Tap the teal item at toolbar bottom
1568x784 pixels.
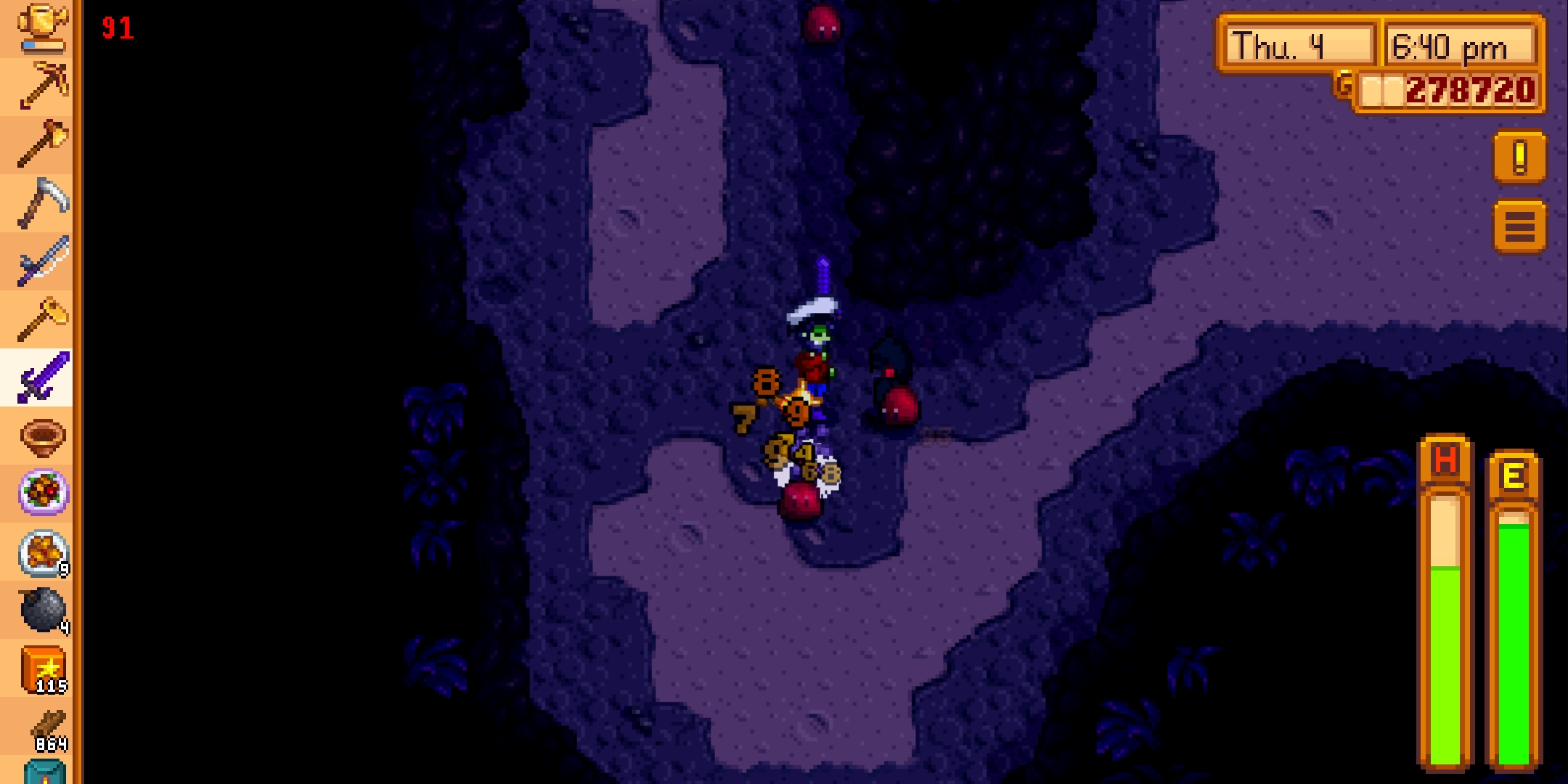click(x=44, y=772)
